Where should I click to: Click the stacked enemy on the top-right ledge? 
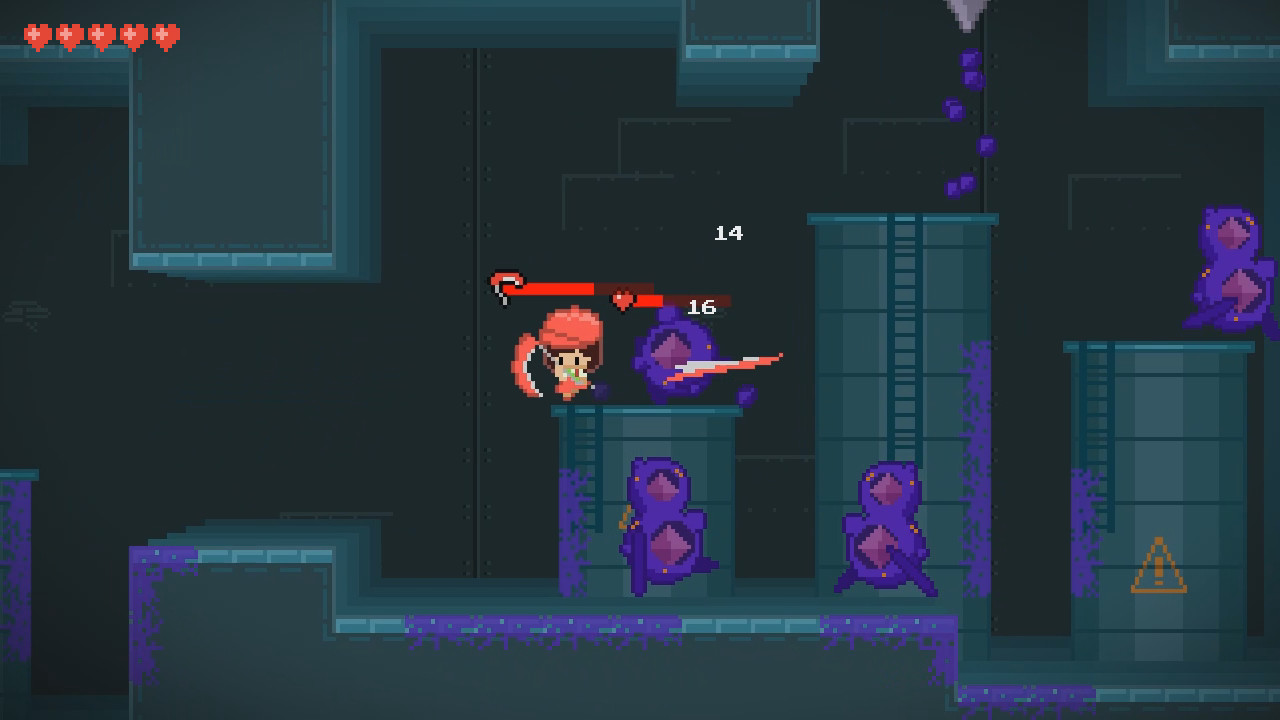tap(1230, 270)
